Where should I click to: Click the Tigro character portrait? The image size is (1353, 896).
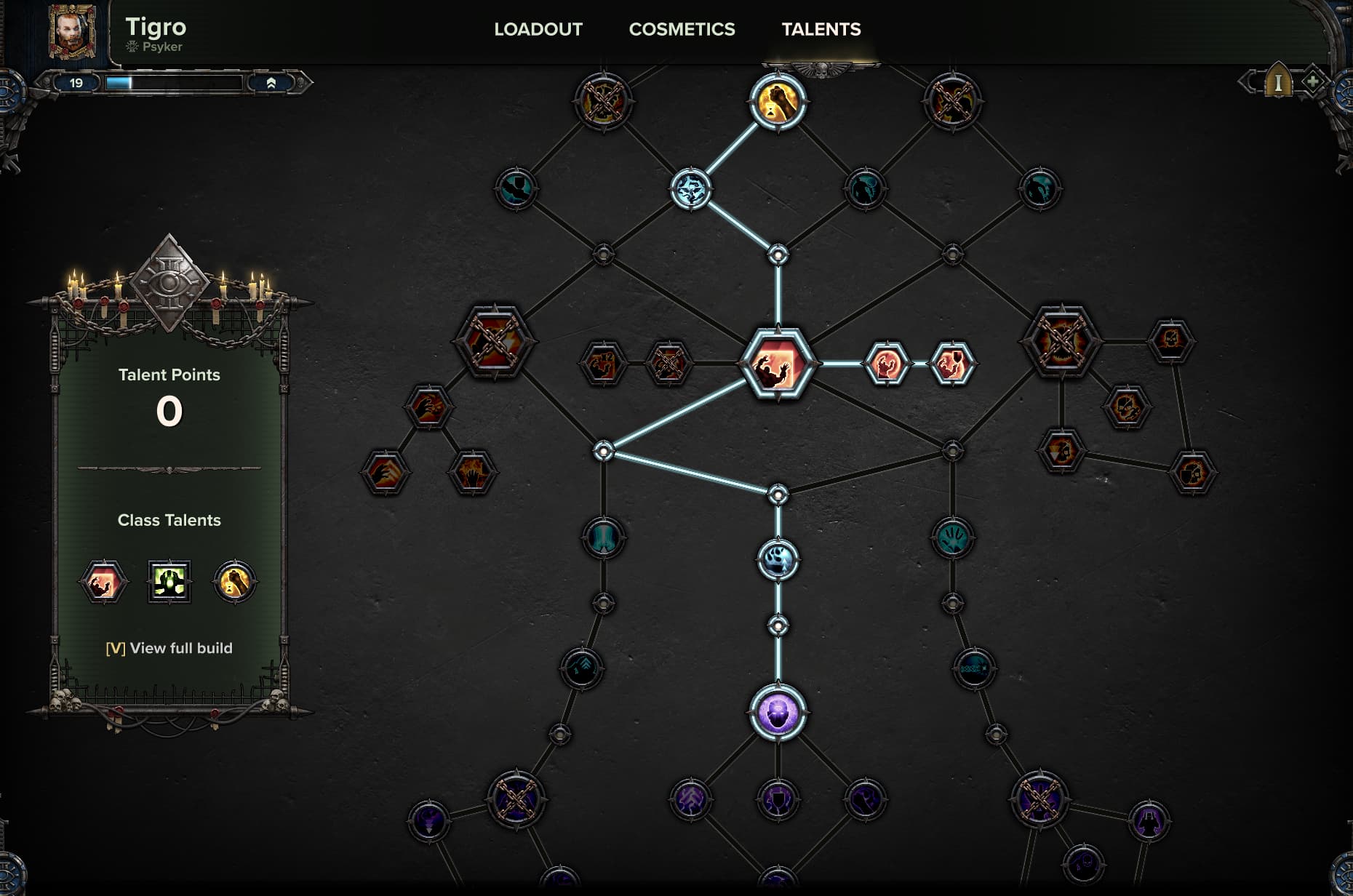pos(72,32)
